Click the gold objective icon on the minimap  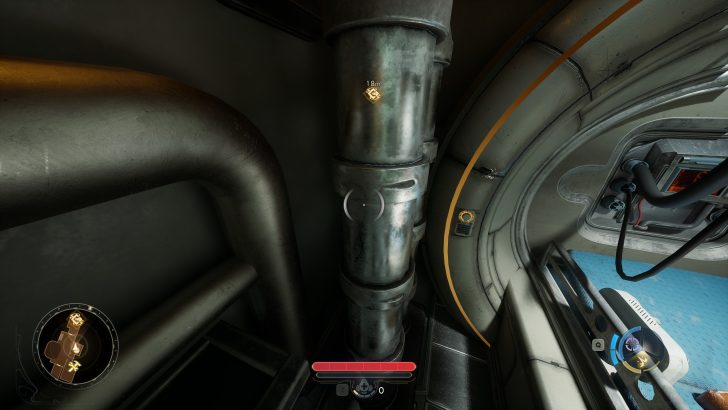coord(74,320)
